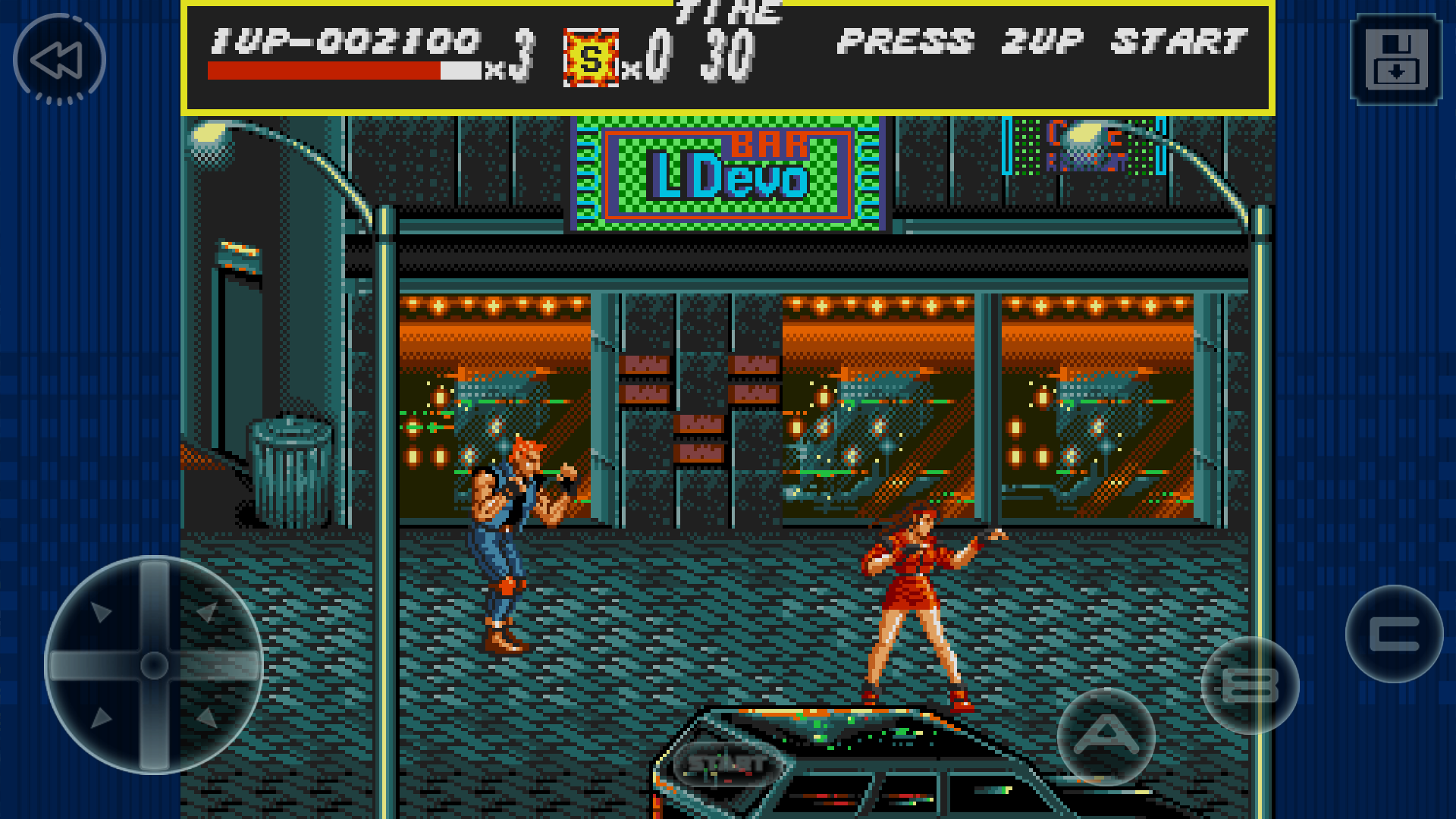Tap the rewind button
1456x819 pixels.
pyautogui.click(x=59, y=59)
